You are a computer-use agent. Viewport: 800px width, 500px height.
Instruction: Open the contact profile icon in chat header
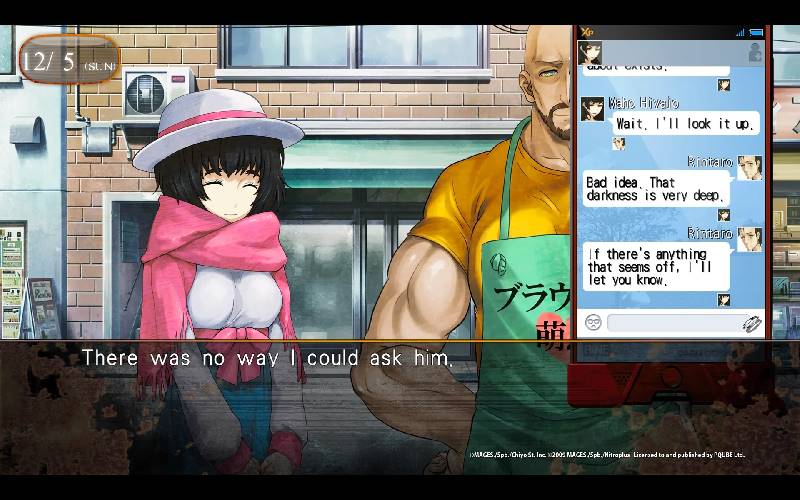(x=755, y=53)
